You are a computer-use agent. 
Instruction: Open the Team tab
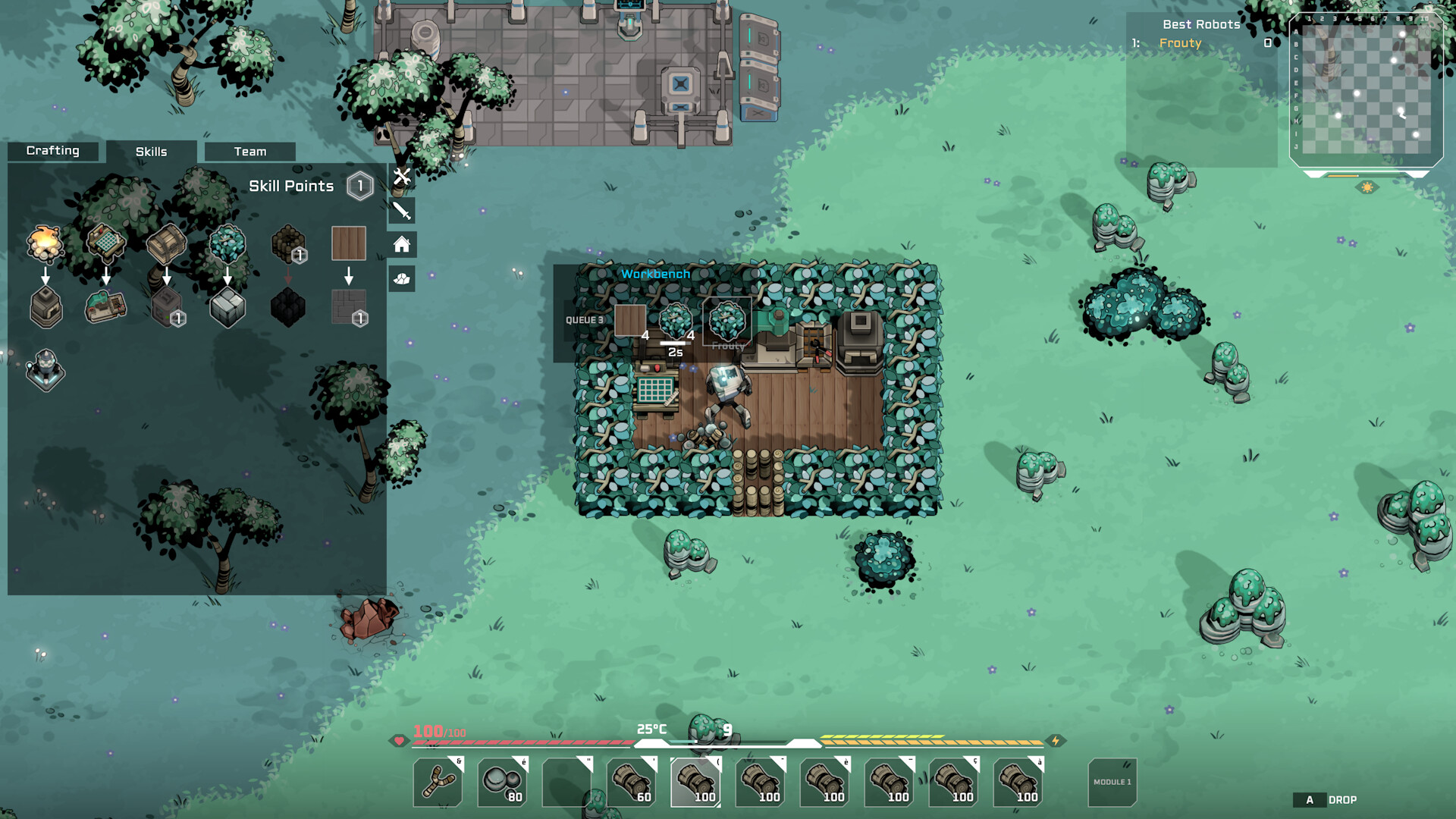[250, 151]
